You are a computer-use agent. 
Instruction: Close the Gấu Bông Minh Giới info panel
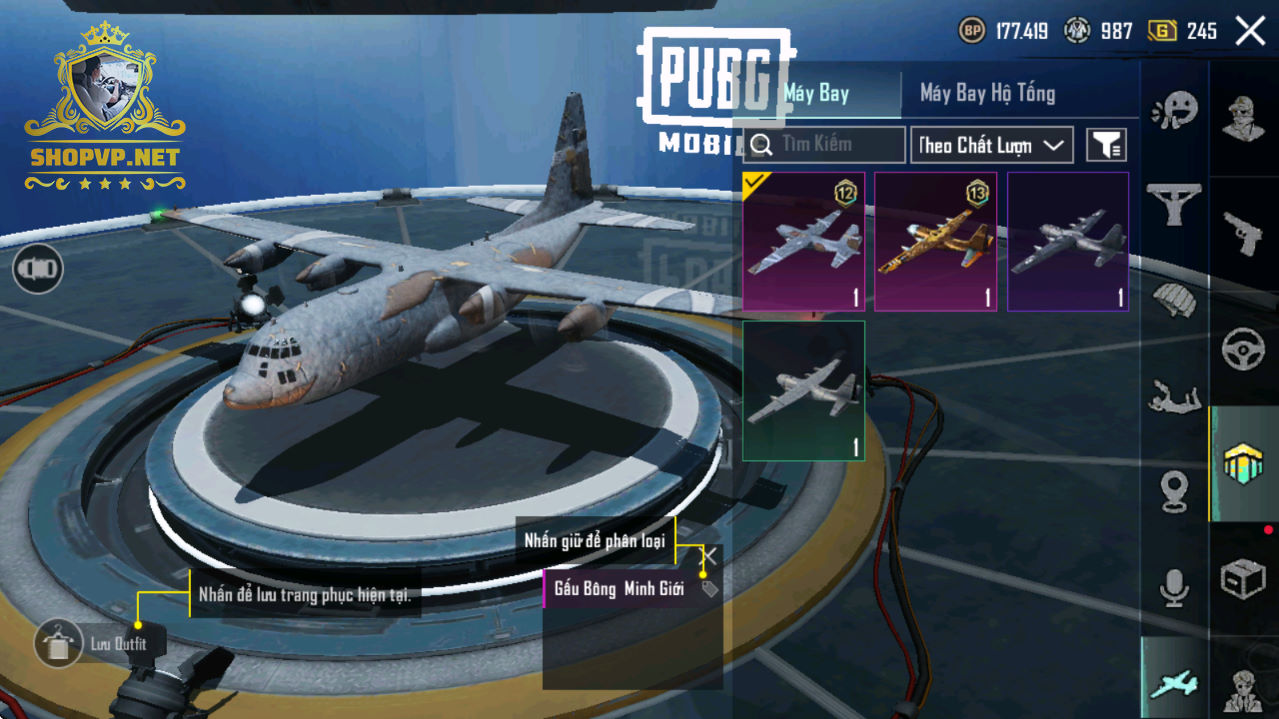tap(709, 556)
